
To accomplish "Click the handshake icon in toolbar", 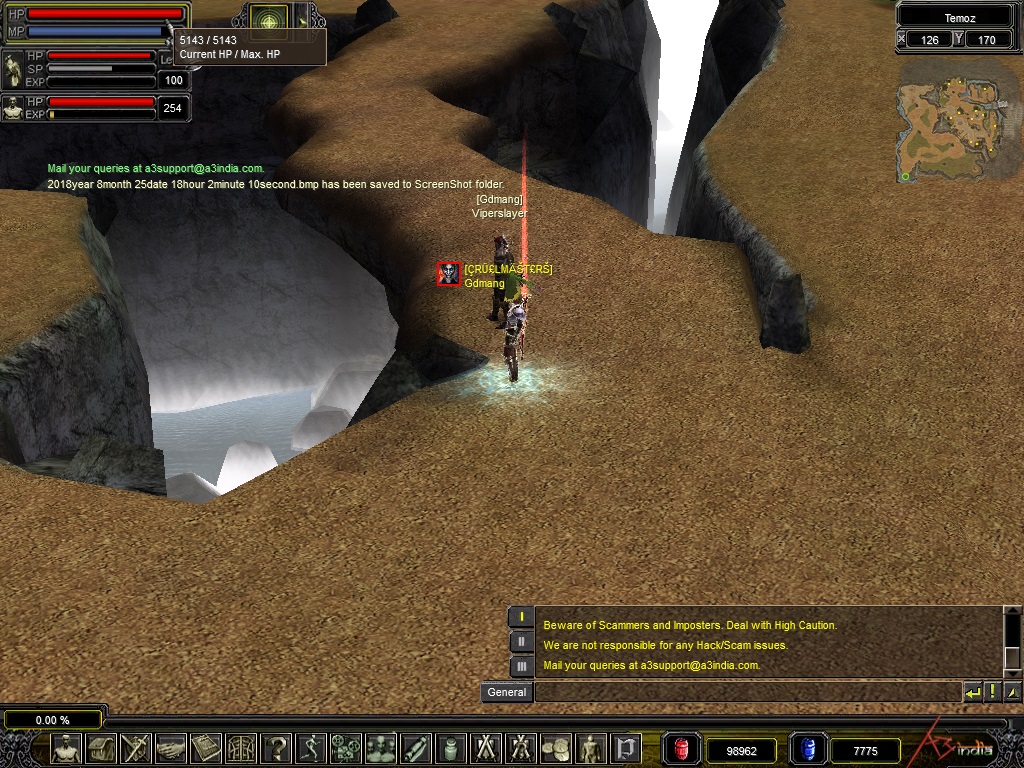I will point(170,747).
